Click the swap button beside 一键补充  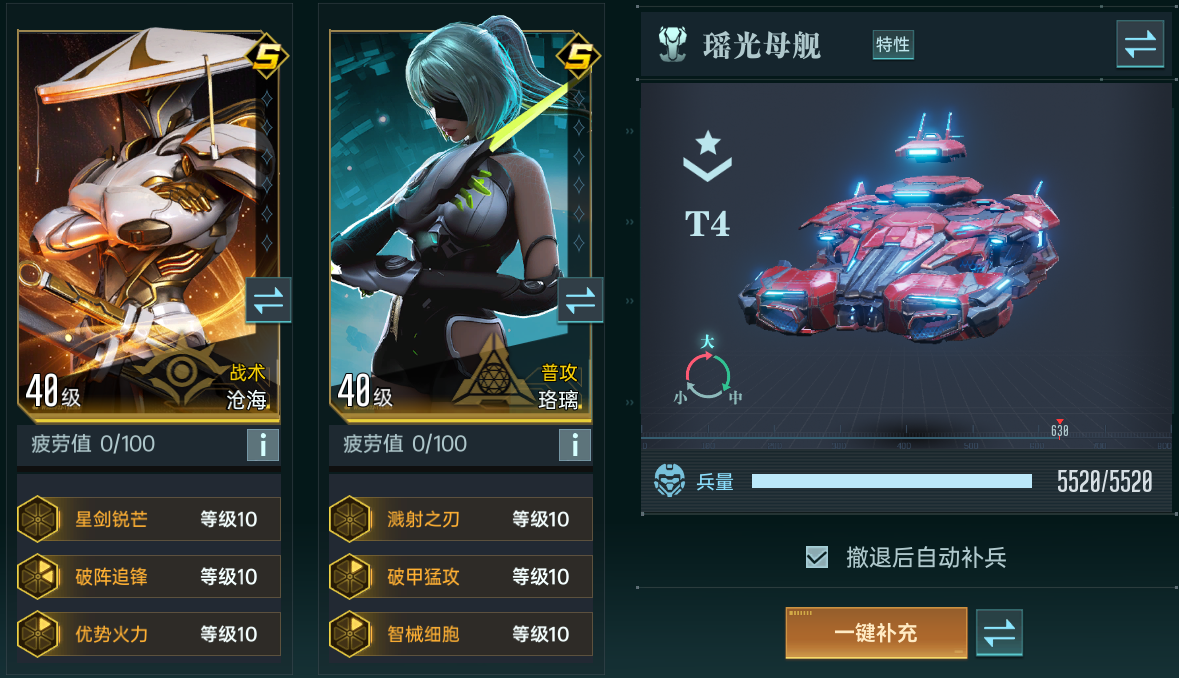point(999,633)
